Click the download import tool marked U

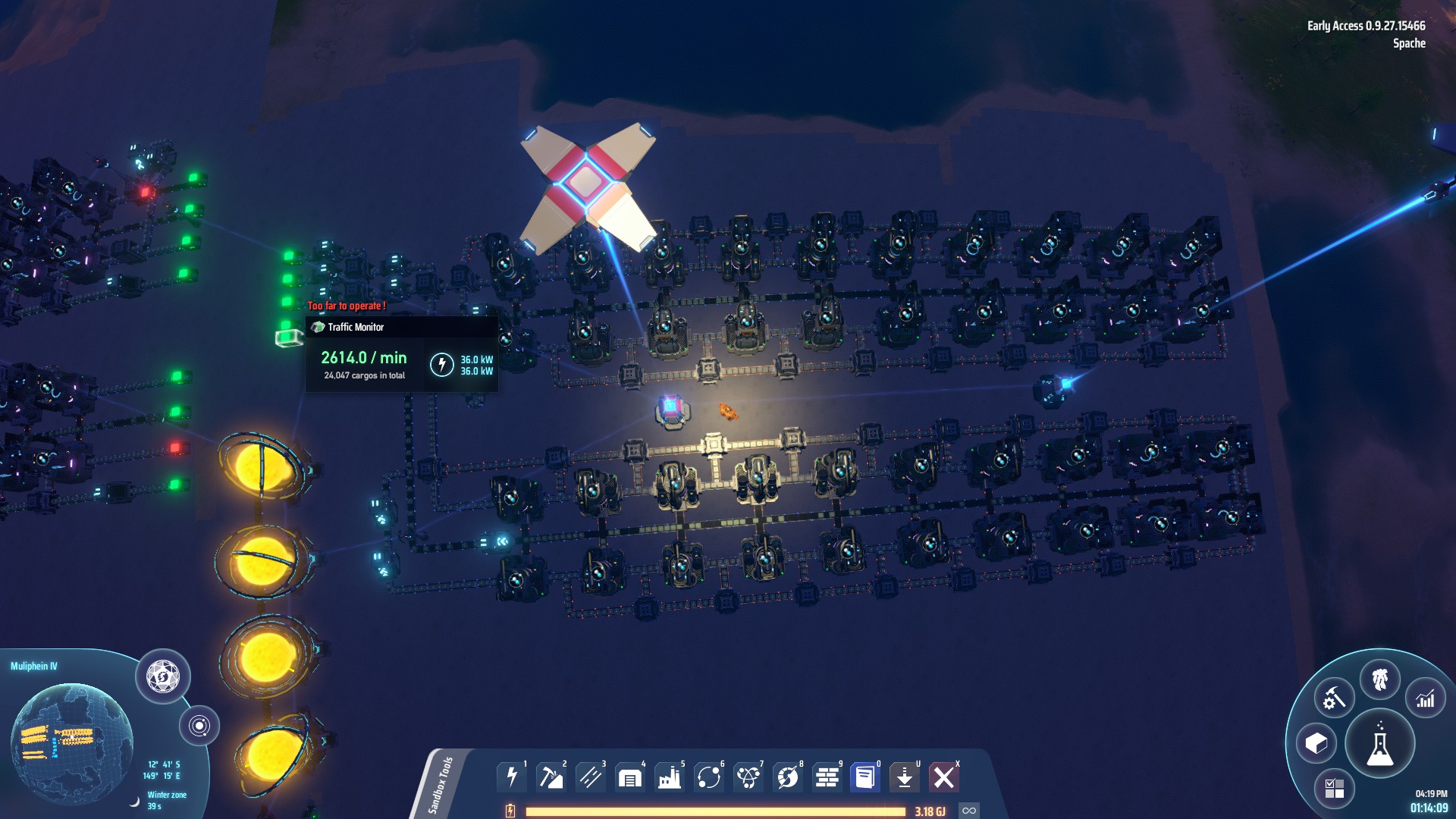click(x=905, y=777)
